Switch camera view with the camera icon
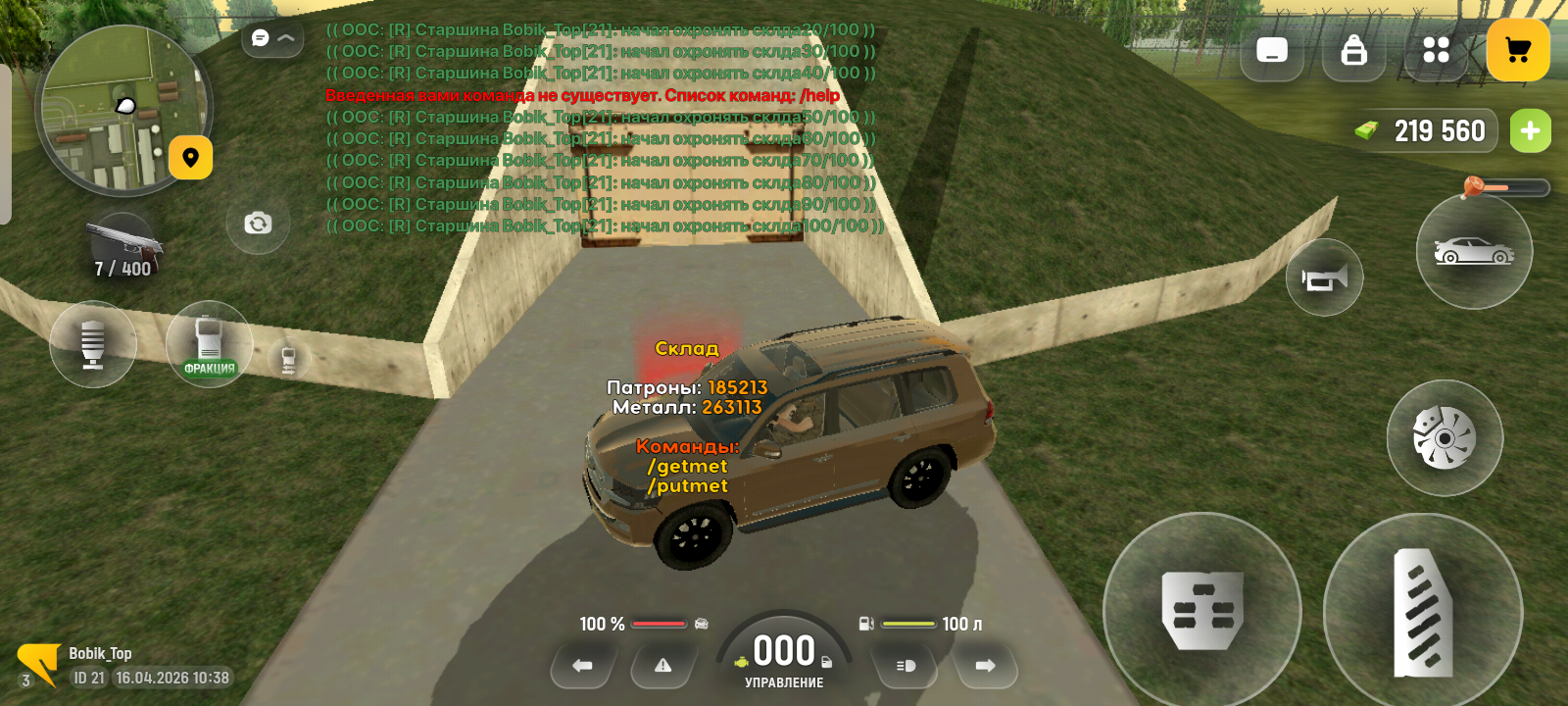 (x=258, y=224)
